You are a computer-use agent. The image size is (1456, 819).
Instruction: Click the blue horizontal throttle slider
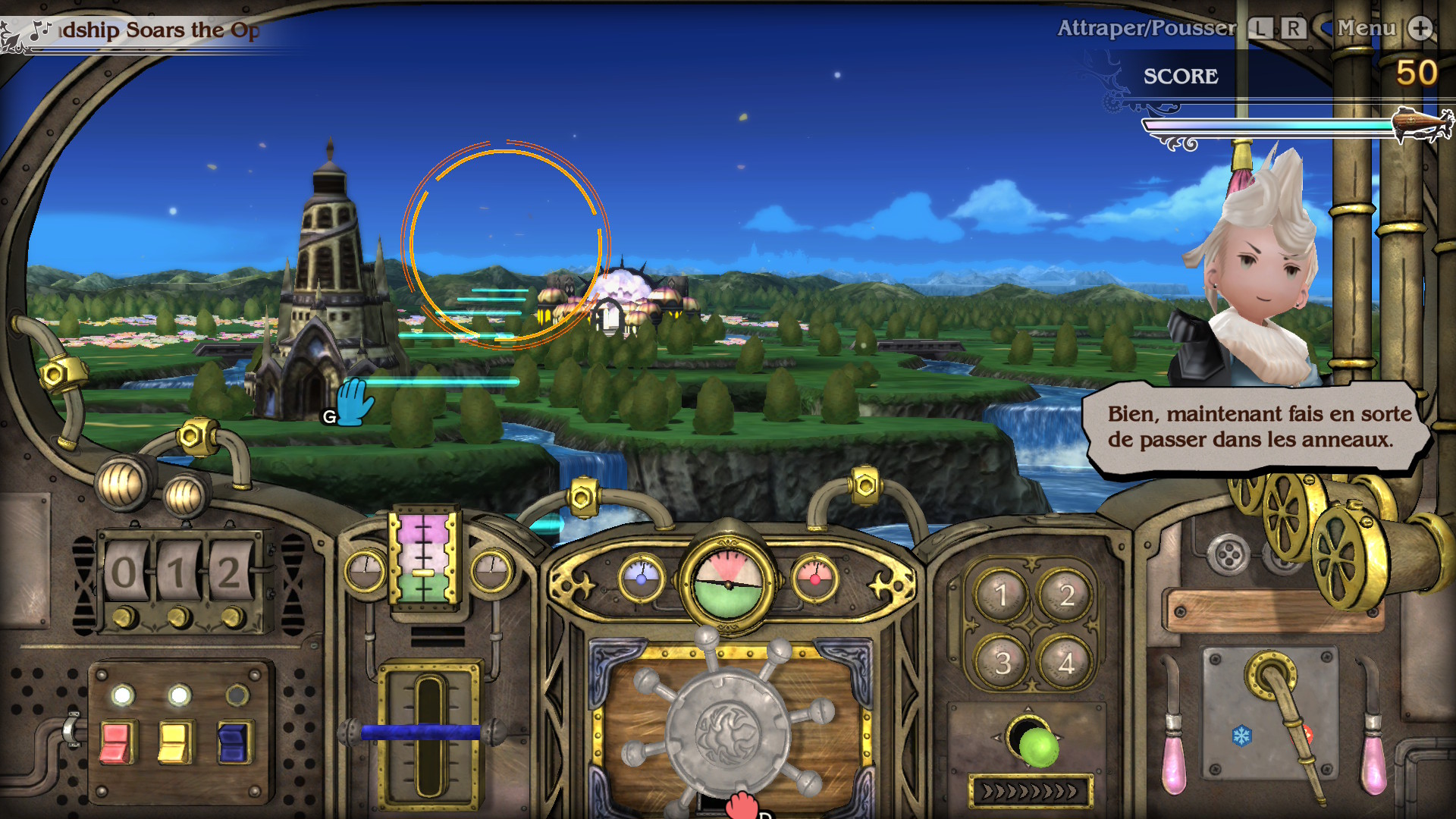pyautogui.click(x=422, y=731)
